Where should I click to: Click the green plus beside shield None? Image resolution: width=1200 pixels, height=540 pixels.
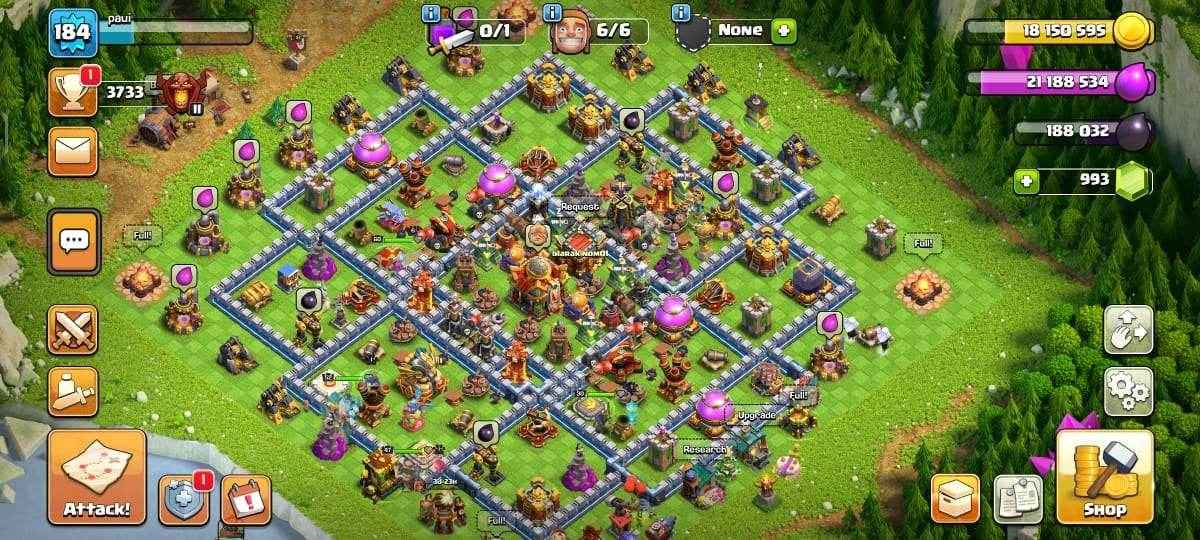coord(784,30)
